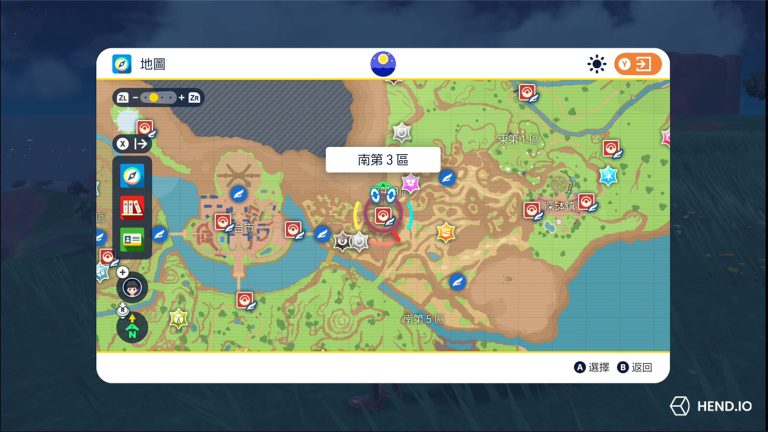Open the HEND.IO watermark logo
Viewport: 768px width, 432px height.
711,406
